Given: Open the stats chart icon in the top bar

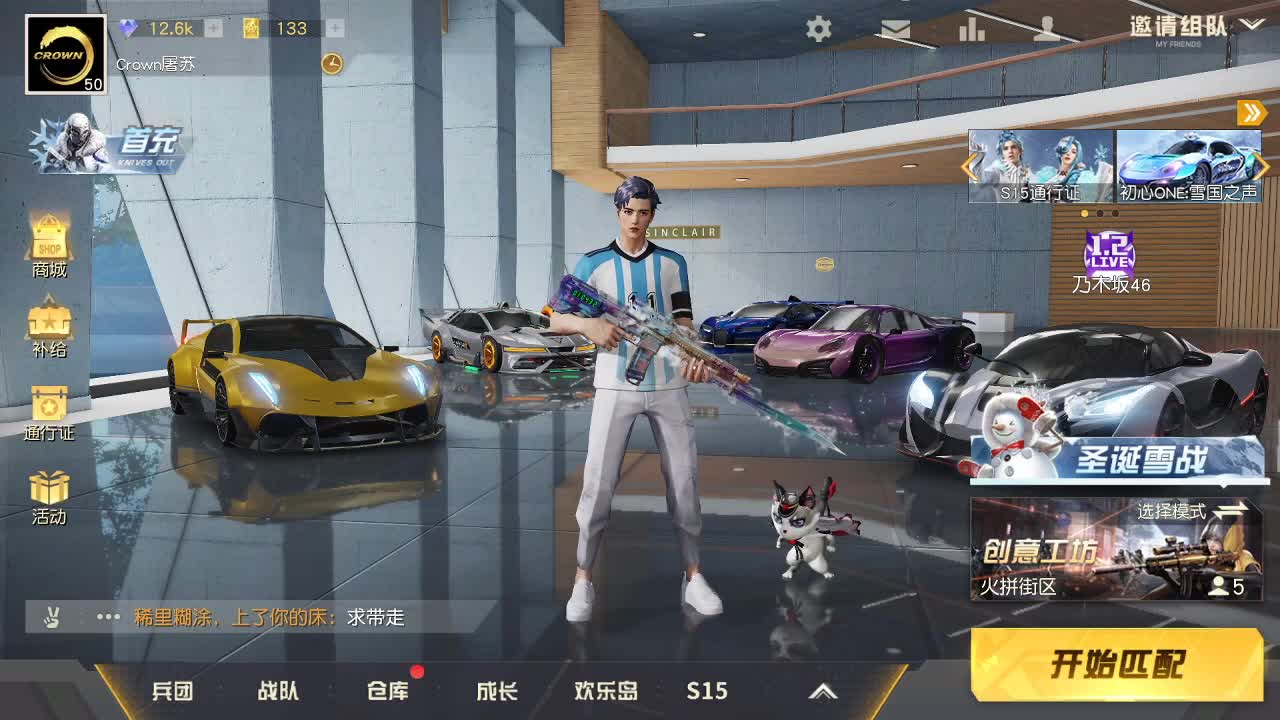Looking at the screenshot, I should (x=971, y=30).
